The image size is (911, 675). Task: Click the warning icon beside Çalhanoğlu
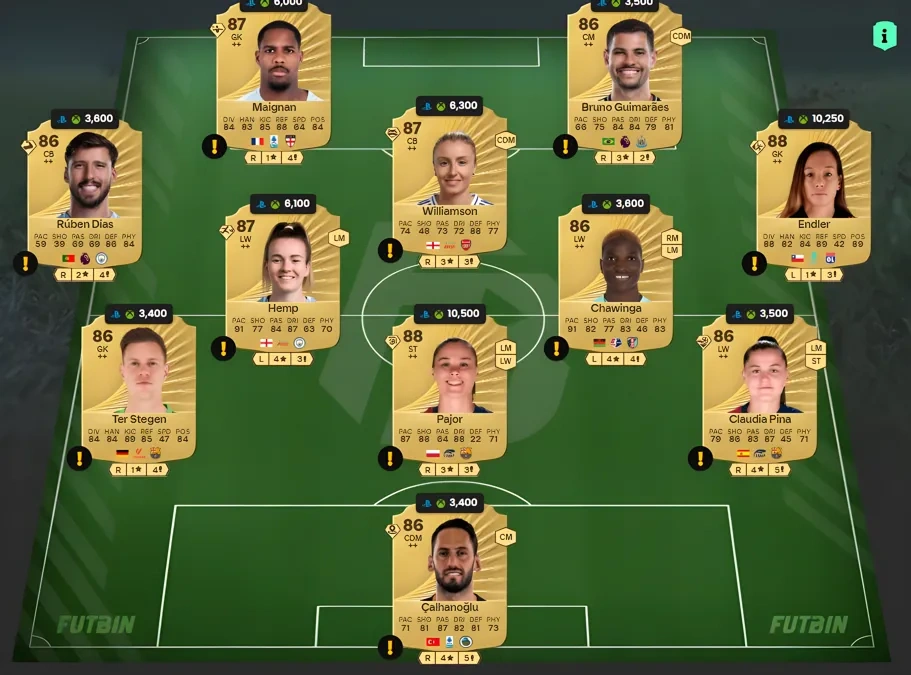390,647
